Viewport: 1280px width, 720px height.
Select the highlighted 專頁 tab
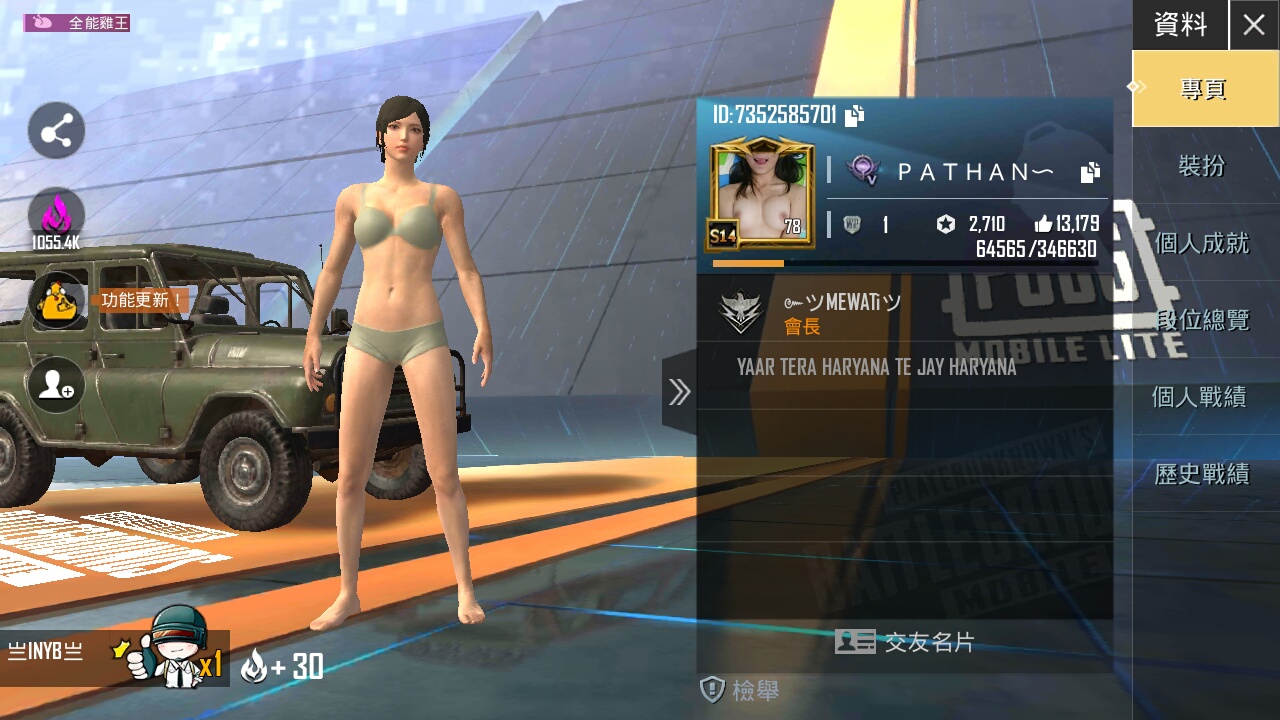1202,89
